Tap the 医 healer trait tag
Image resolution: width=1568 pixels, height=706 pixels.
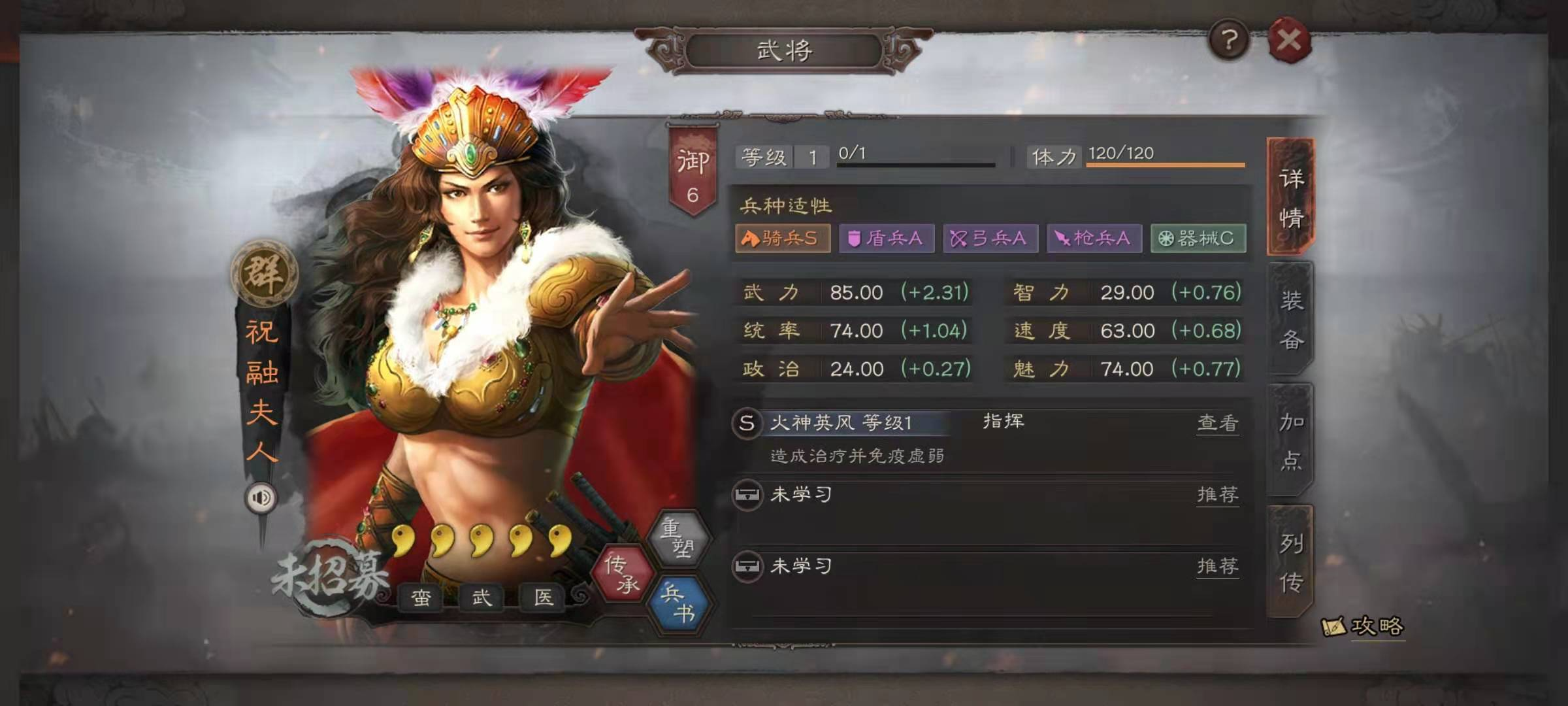543,597
